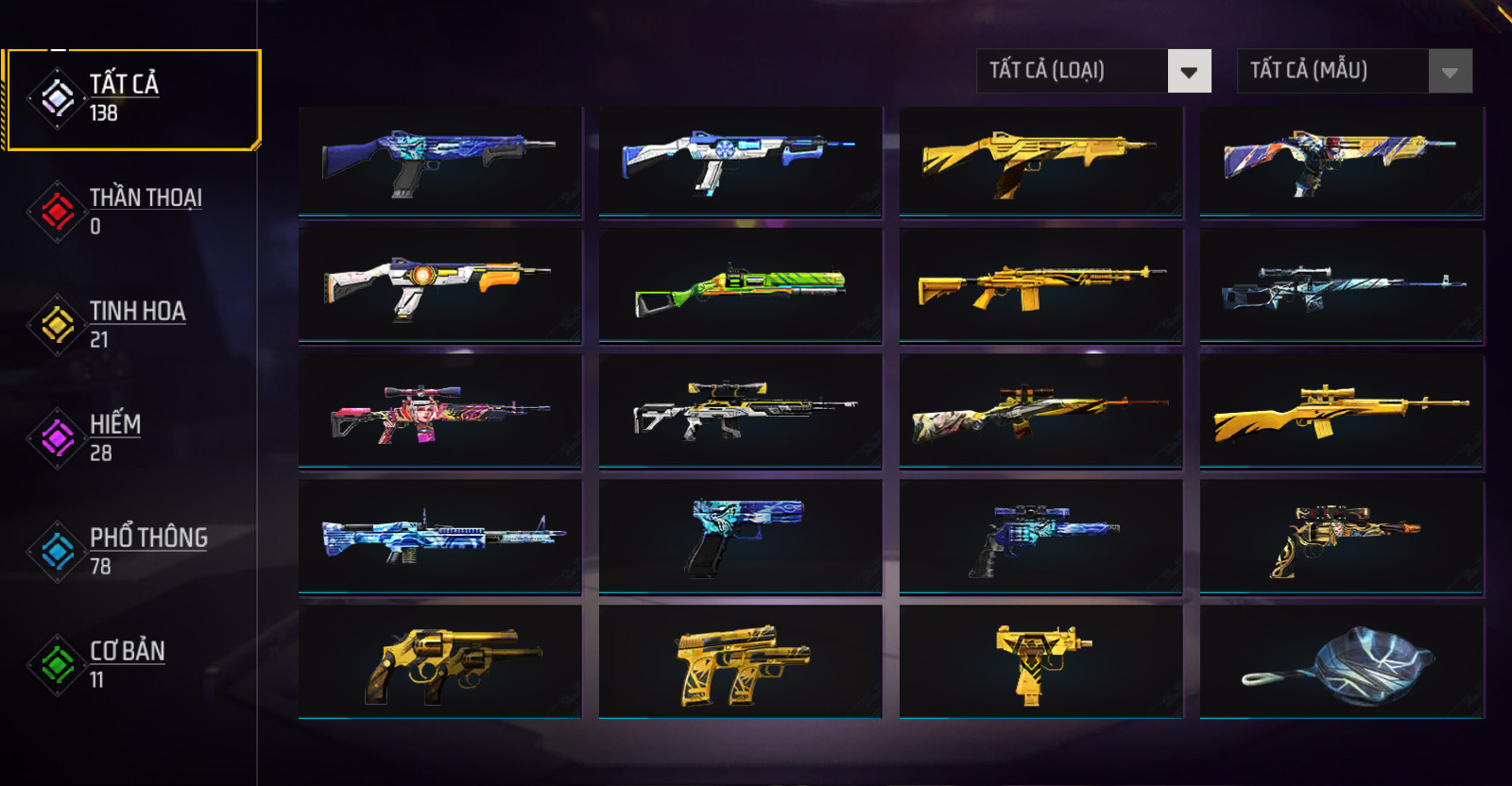Viewport: 1512px width, 786px height.
Task: Open the Tất Cả (Loại) type dropdown
Action: pos(1093,71)
